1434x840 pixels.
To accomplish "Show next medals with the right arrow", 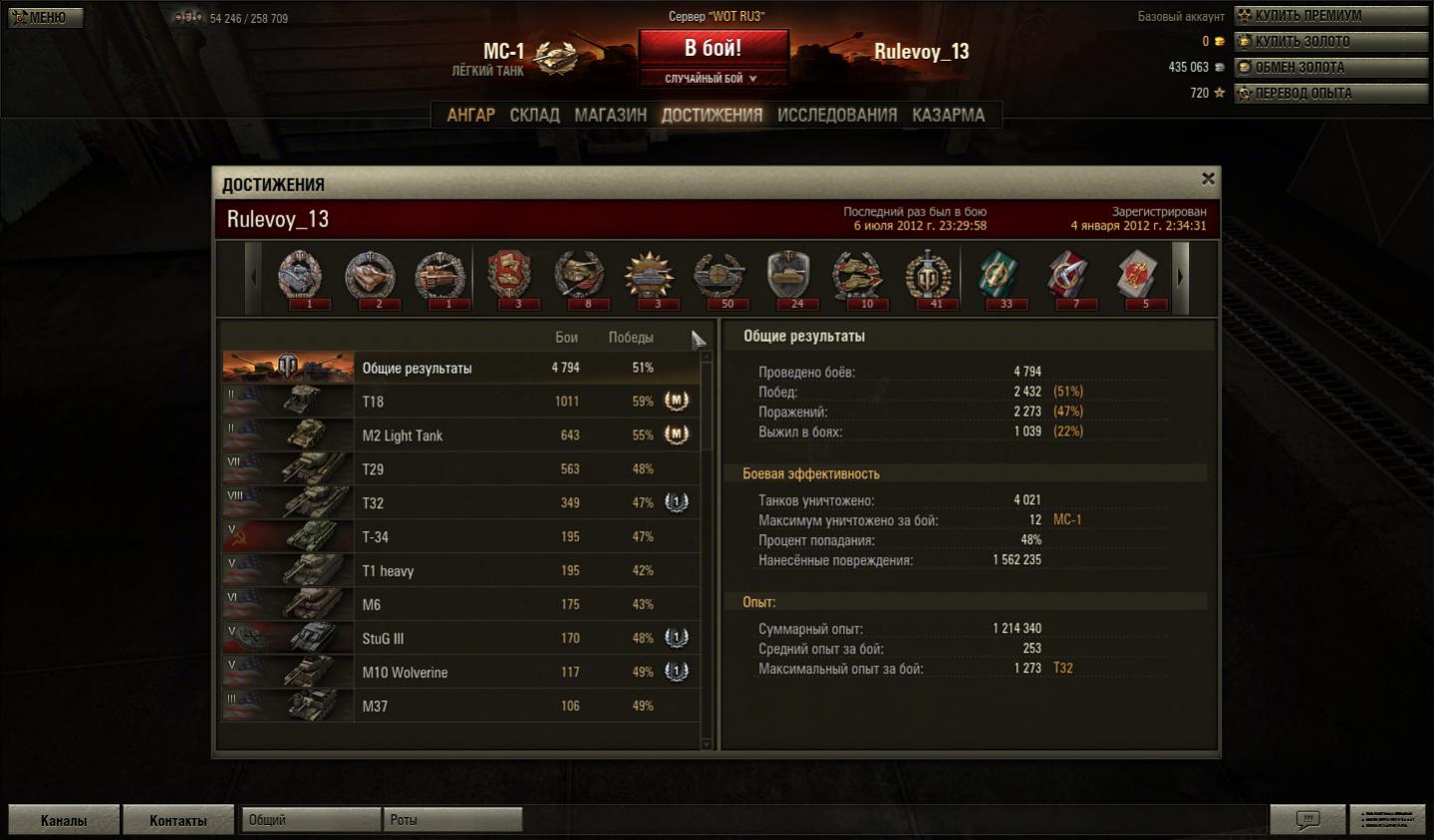I will click(x=1181, y=278).
